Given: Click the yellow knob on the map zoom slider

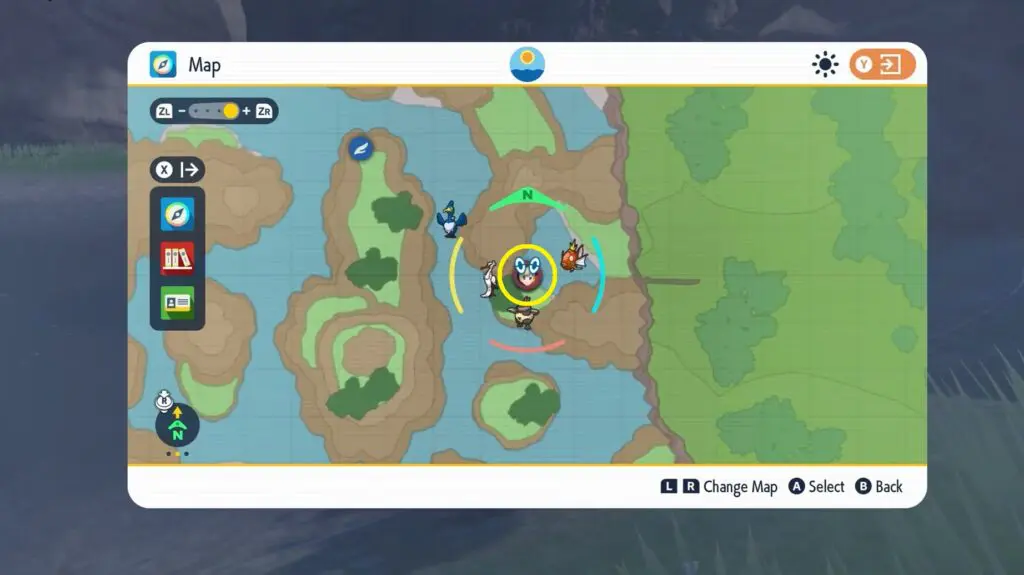Looking at the screenshot, I should (231, 111).
